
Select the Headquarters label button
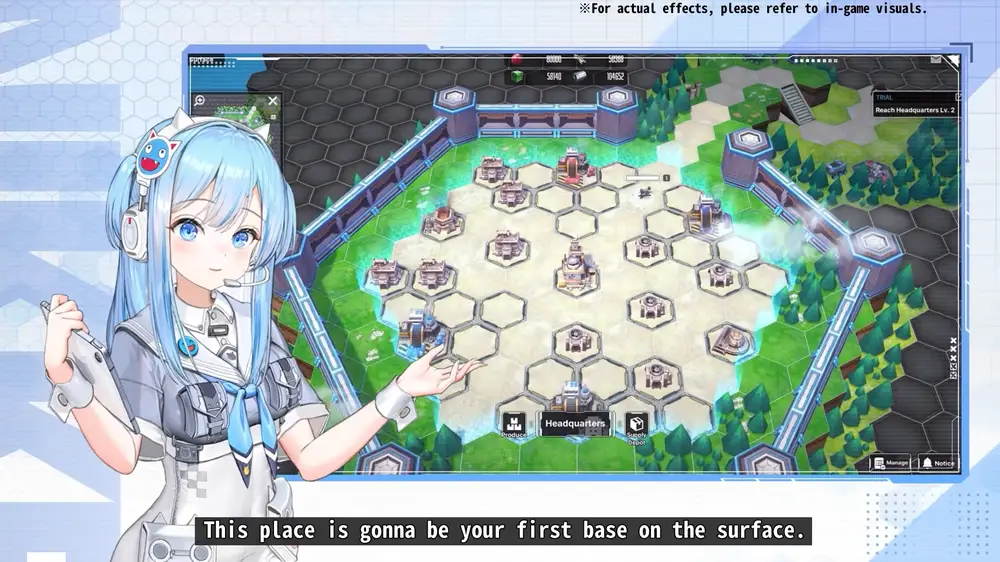coord(575,424)
